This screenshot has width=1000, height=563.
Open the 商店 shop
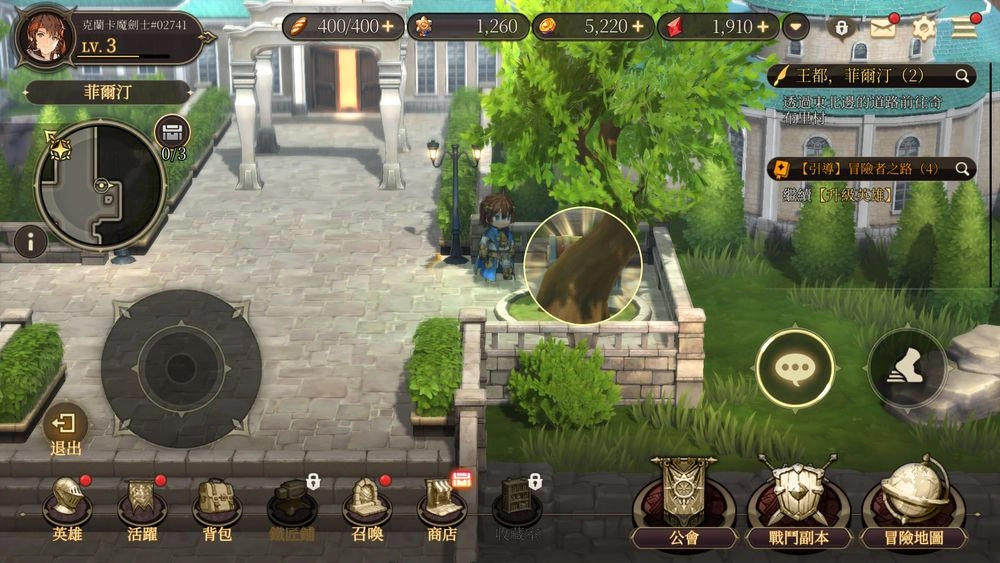(x=442, y=502)
